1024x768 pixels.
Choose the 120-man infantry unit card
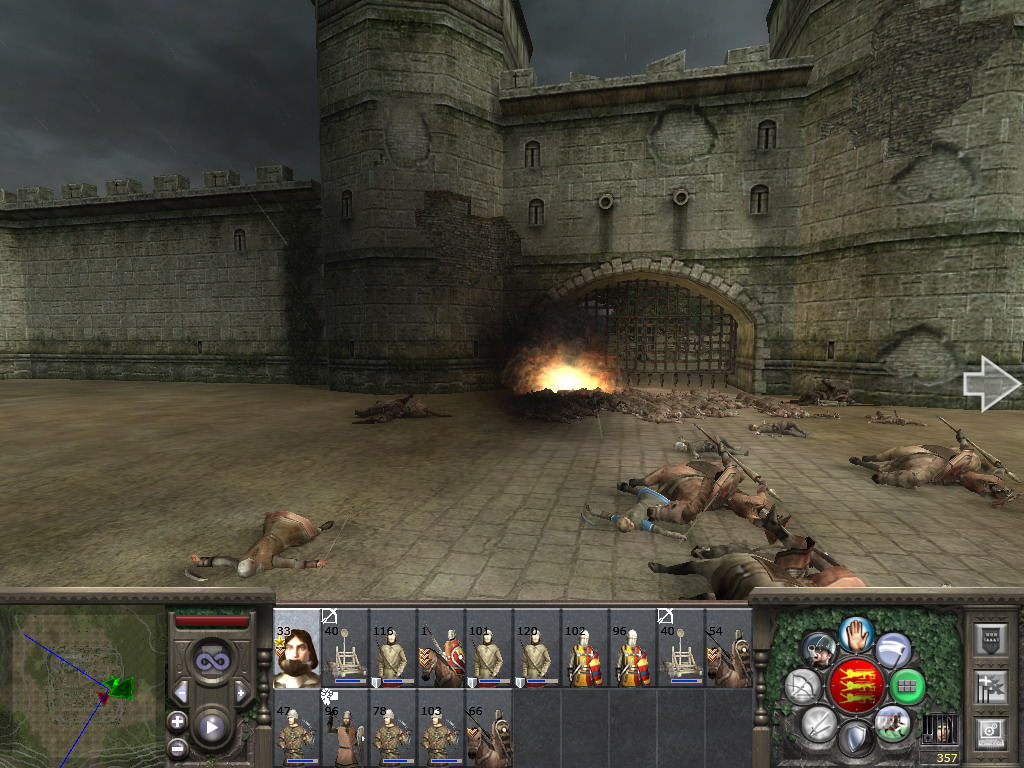pyautogui.click(x=537, y=648)
